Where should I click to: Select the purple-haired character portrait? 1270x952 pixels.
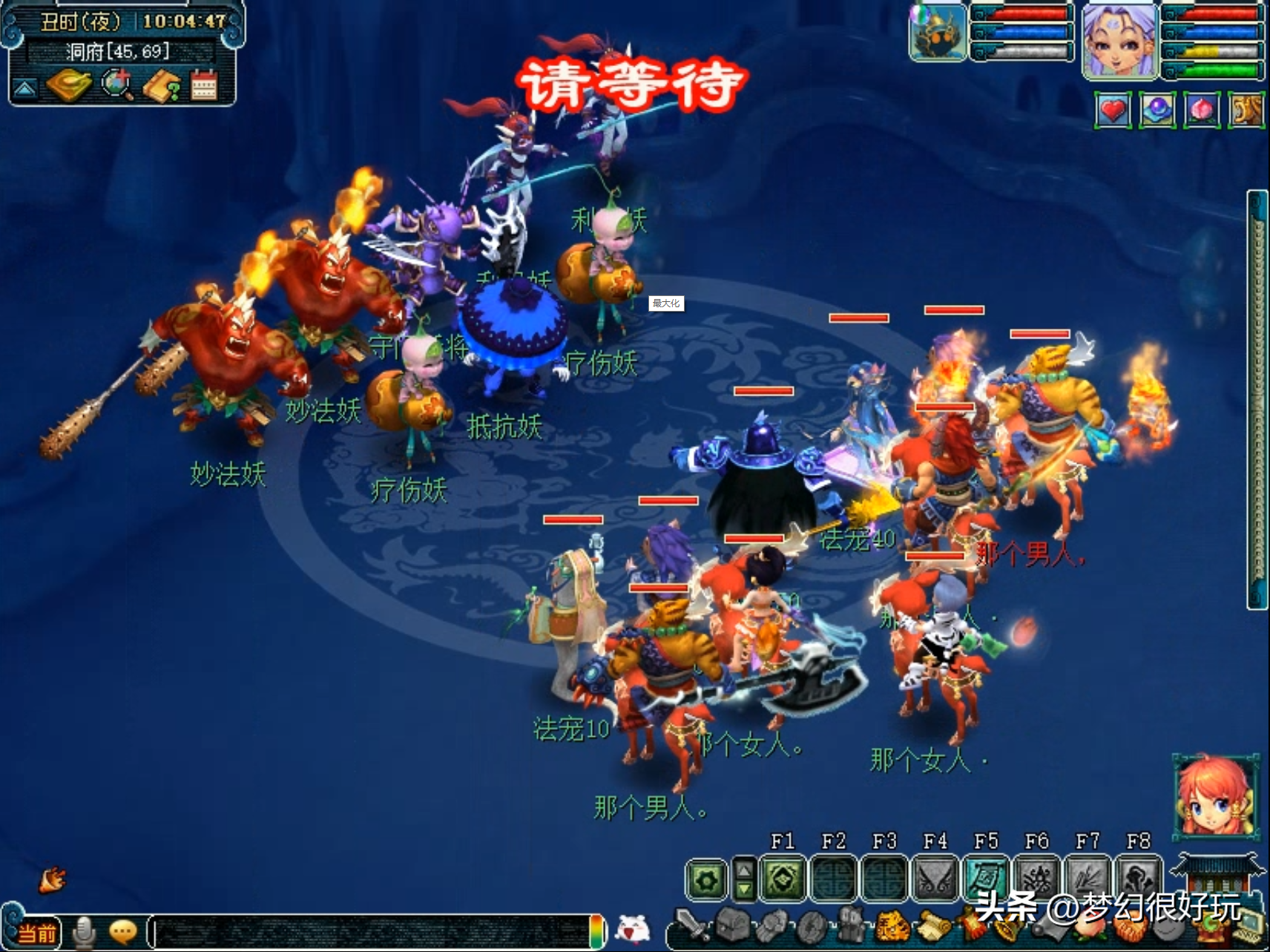point(1119,40)
